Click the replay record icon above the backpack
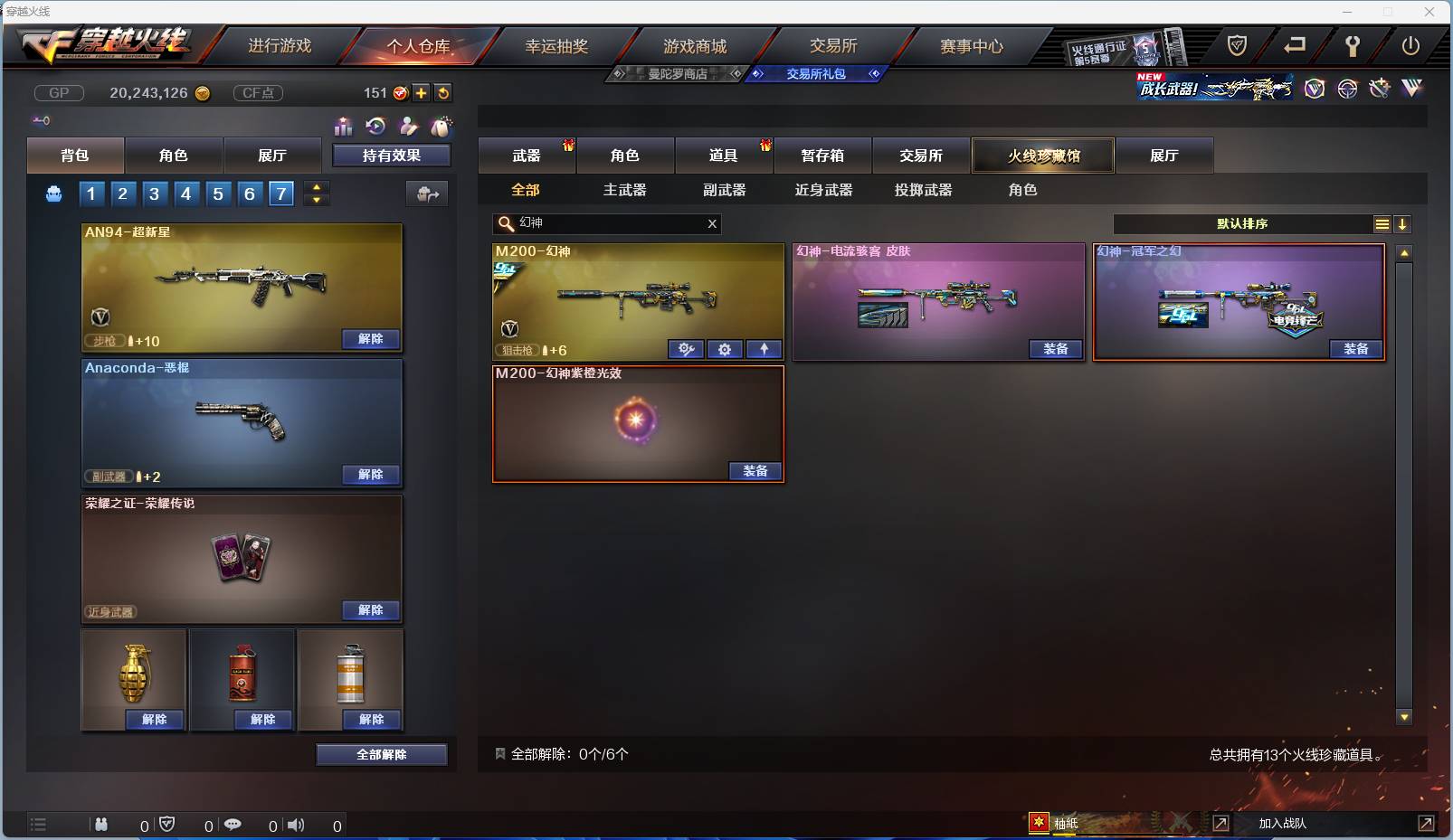The height and width of the screenshot is (840, 1453). point(374,127)
